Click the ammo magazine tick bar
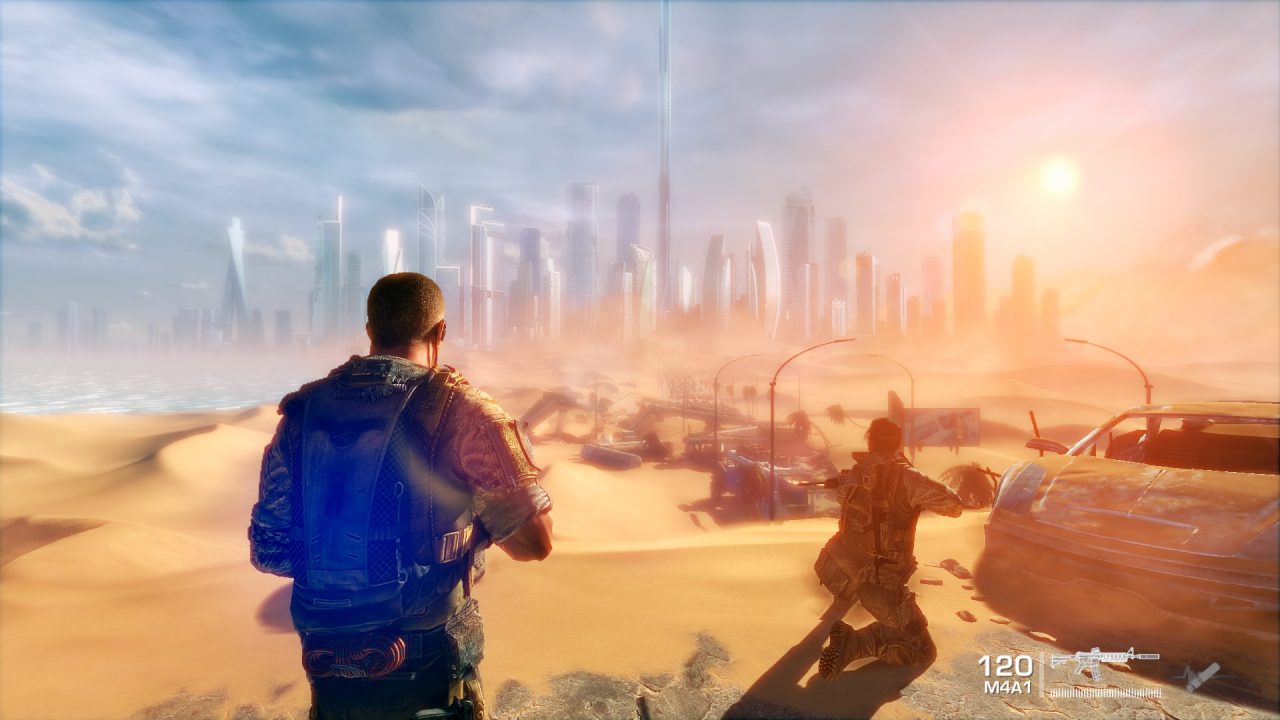This screenshot has width=1280, height=720. pos(1105,692)
